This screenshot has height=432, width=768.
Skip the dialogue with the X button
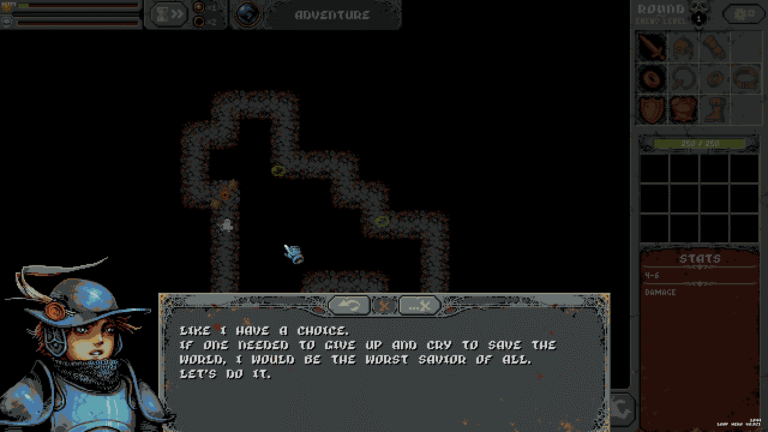pos(420,305)
